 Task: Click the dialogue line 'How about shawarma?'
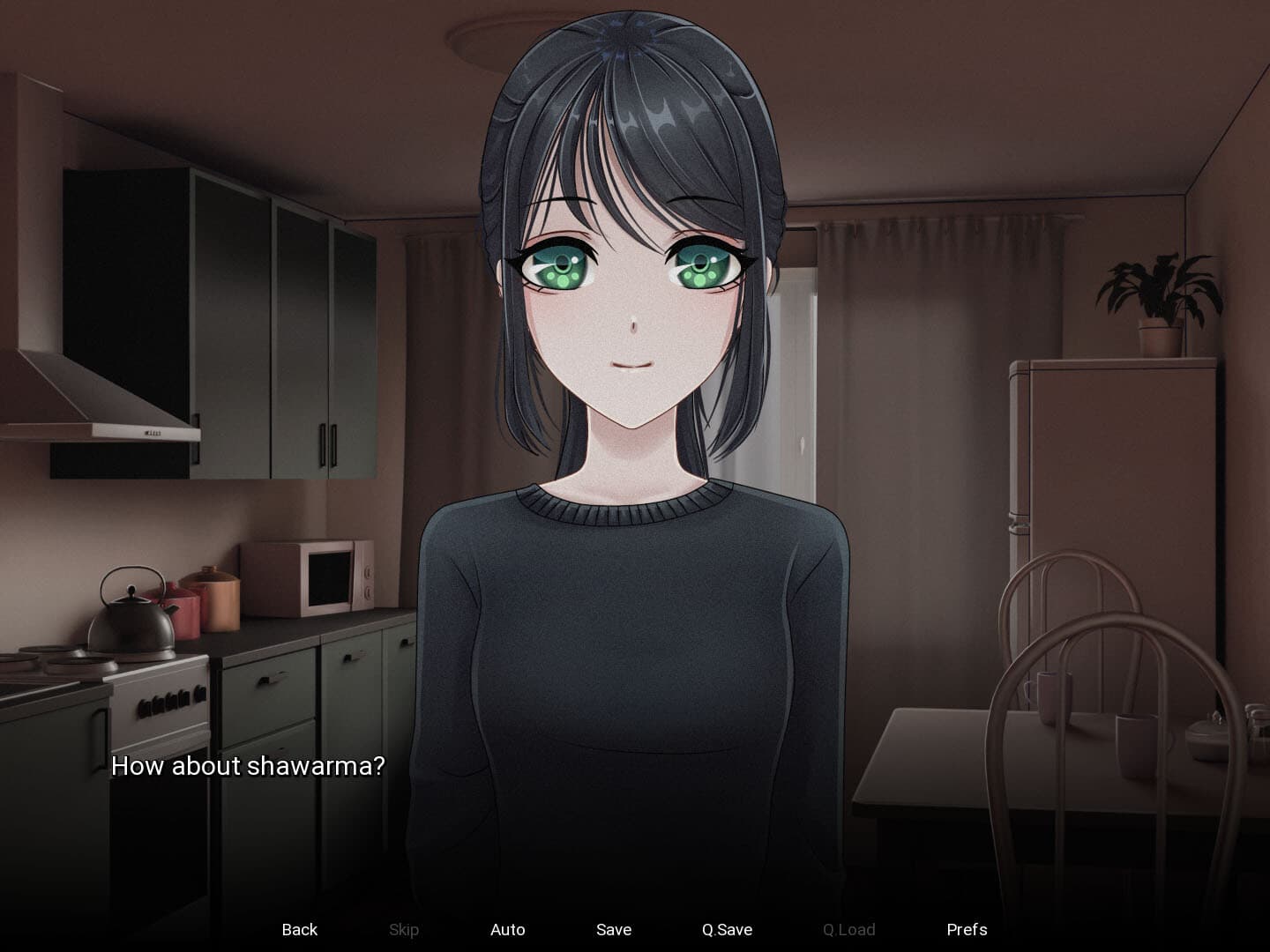pyautogui.click(x=248, y=767)
